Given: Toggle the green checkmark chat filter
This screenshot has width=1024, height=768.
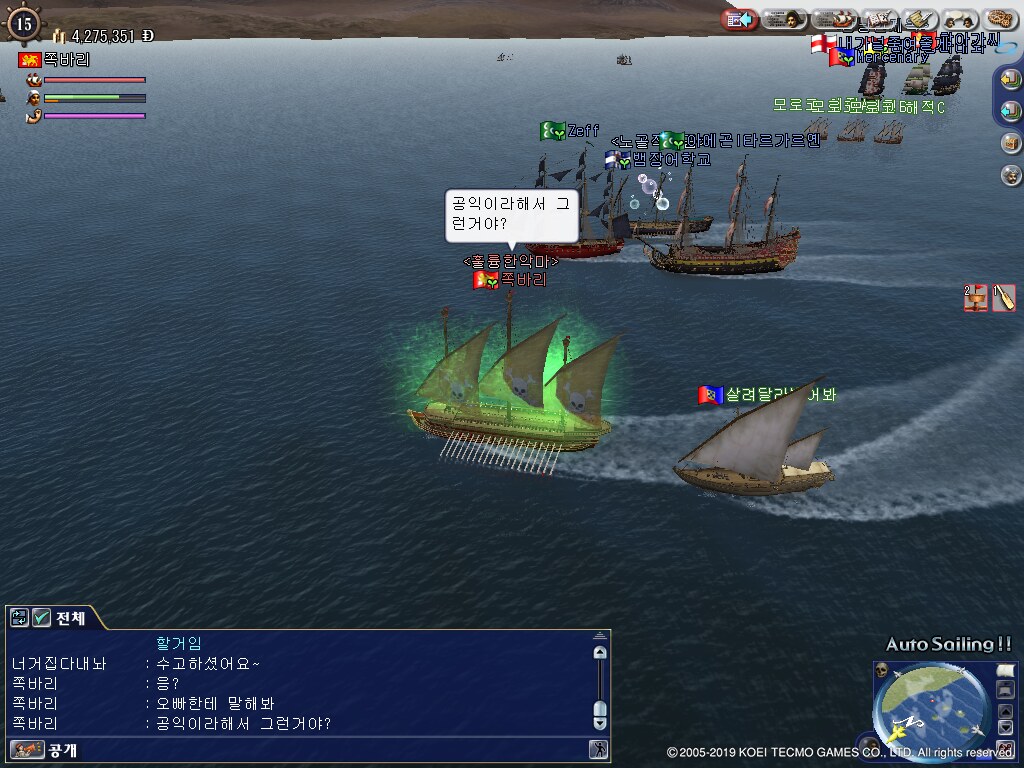Looking at the screenshot, I should (41, 618).
